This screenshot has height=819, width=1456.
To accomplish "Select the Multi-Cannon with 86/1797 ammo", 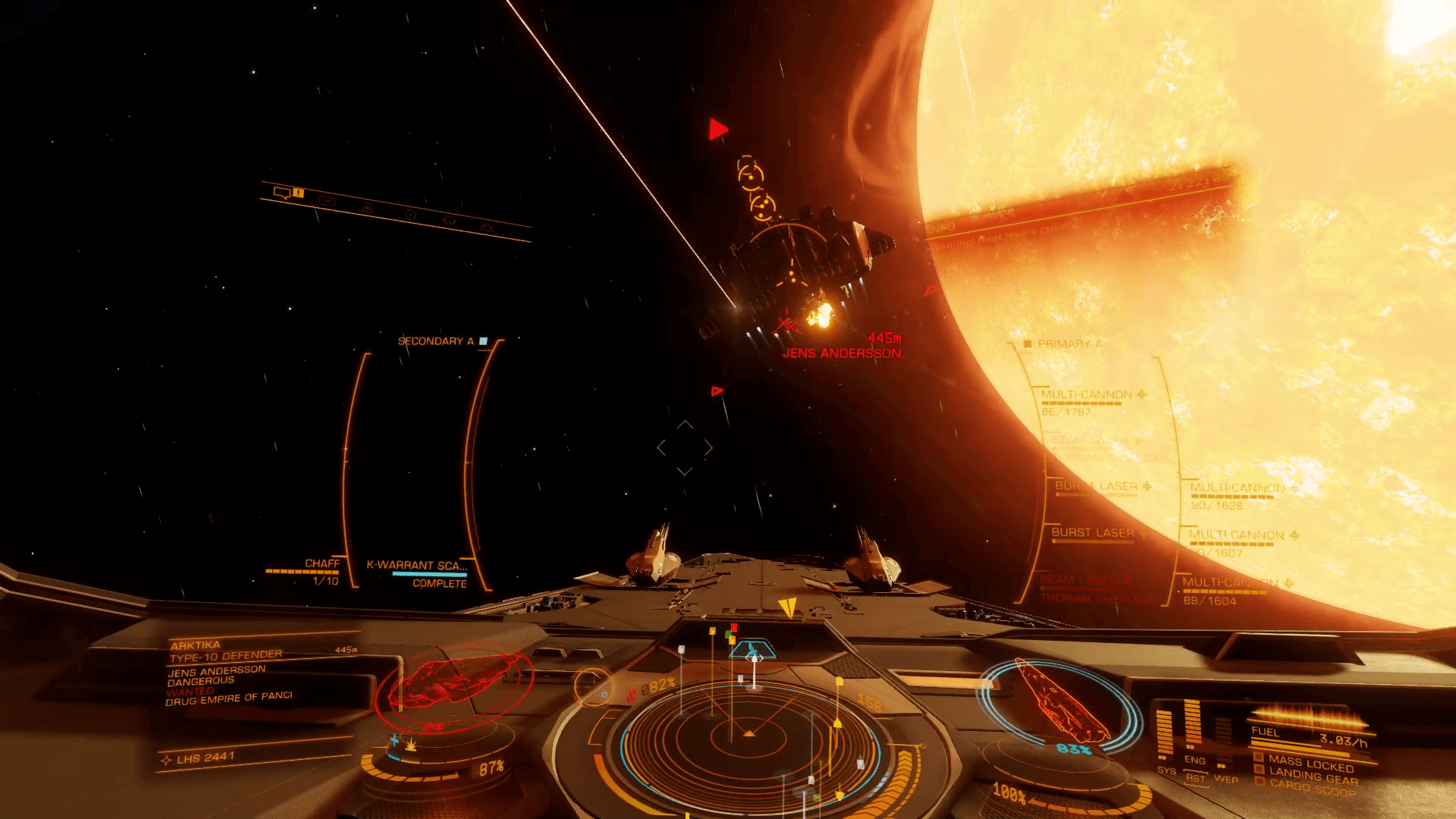I will (x=1087, y=395).
